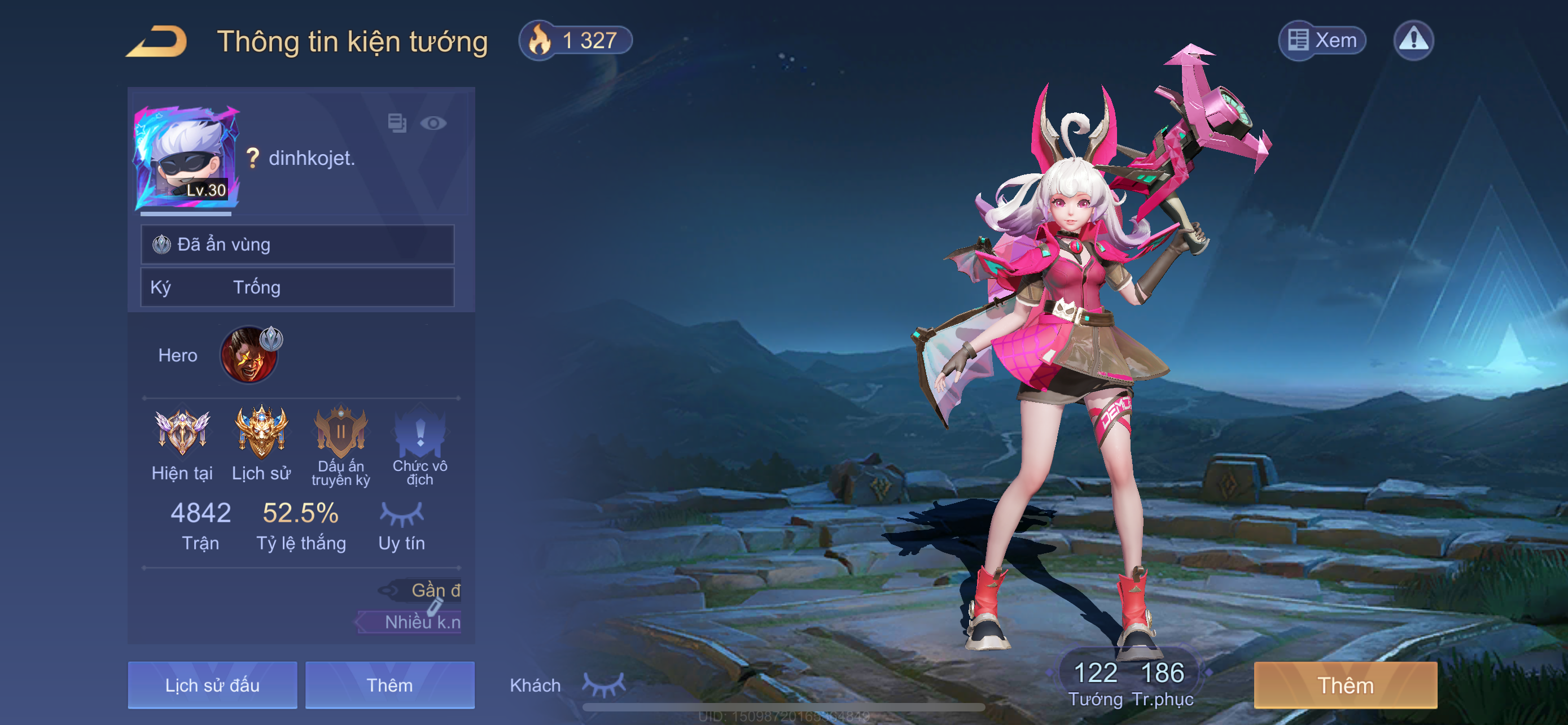The width and height of the screenshot is (1568, 725).
Task: Select the featured hero portrait
Action: 249,355
